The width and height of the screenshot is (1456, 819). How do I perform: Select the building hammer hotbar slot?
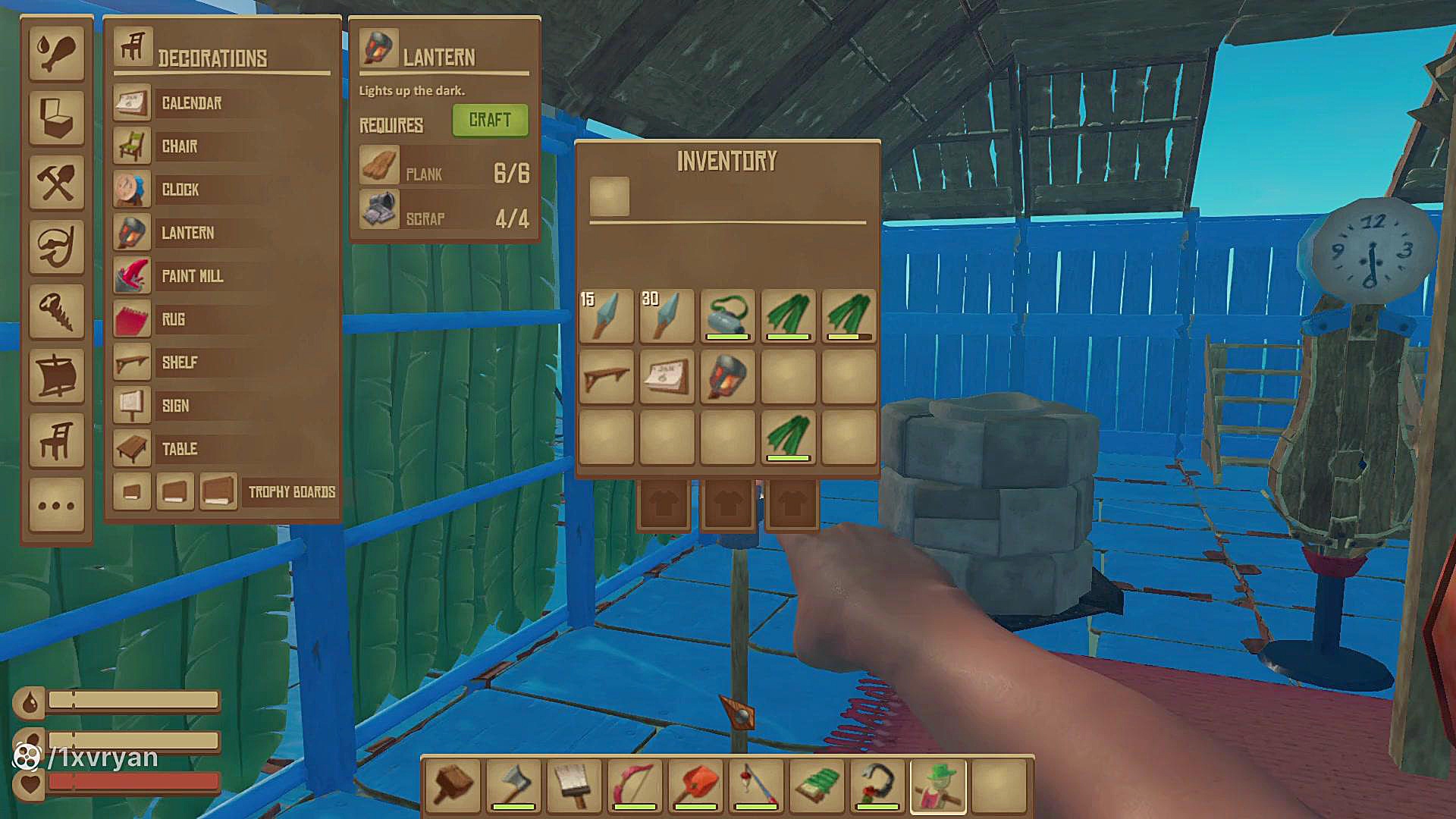453,786
